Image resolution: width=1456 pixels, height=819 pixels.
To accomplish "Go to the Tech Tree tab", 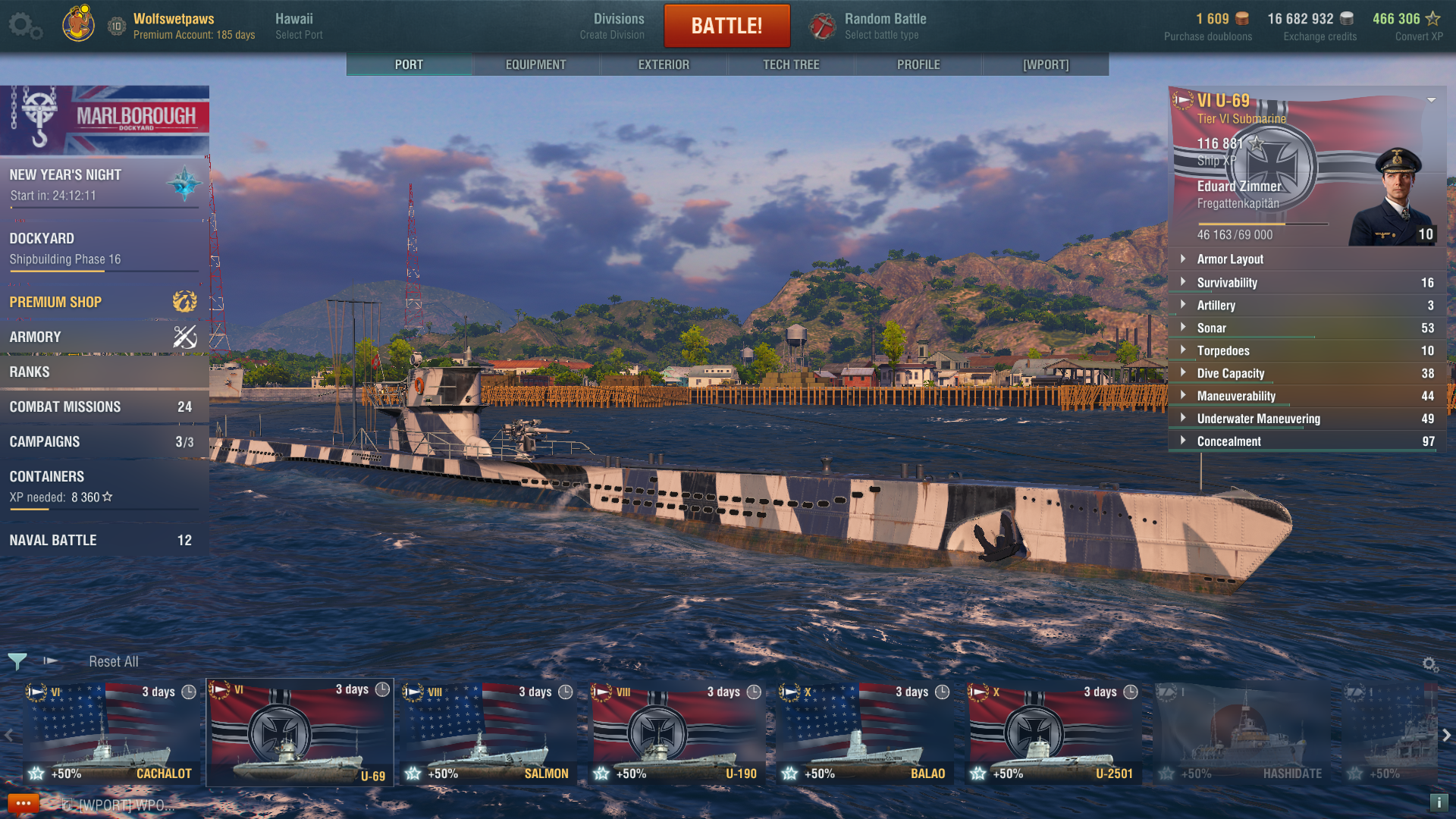I will click(x=791, y=64).
